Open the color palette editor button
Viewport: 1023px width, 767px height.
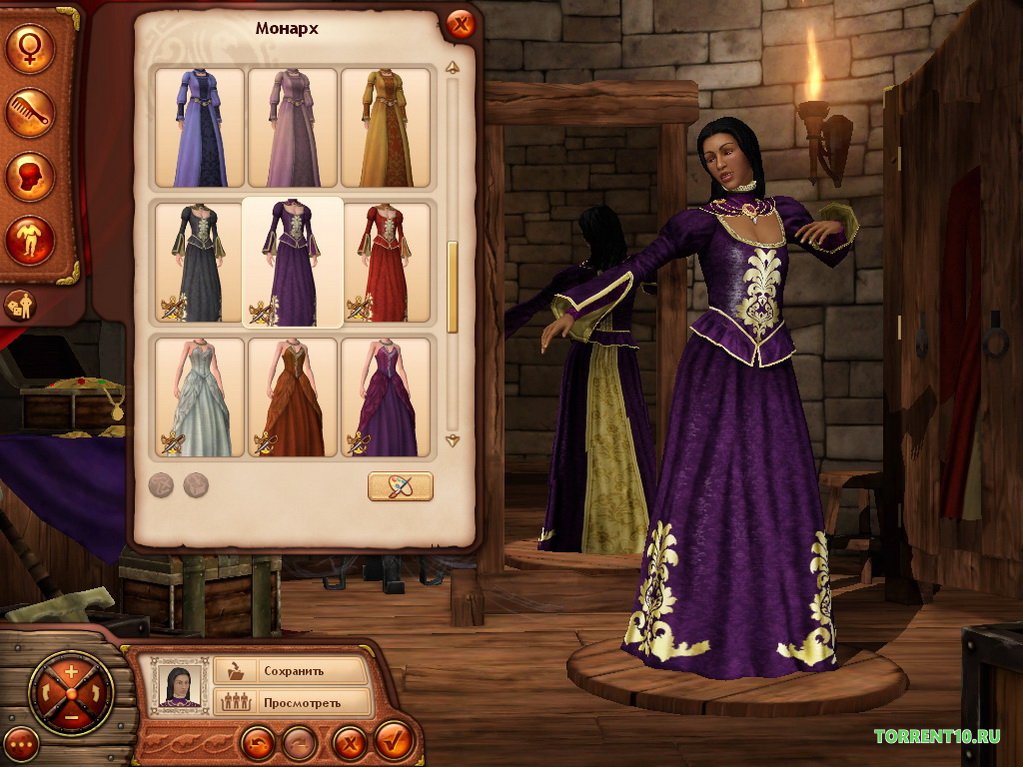[x=400, y=486]
